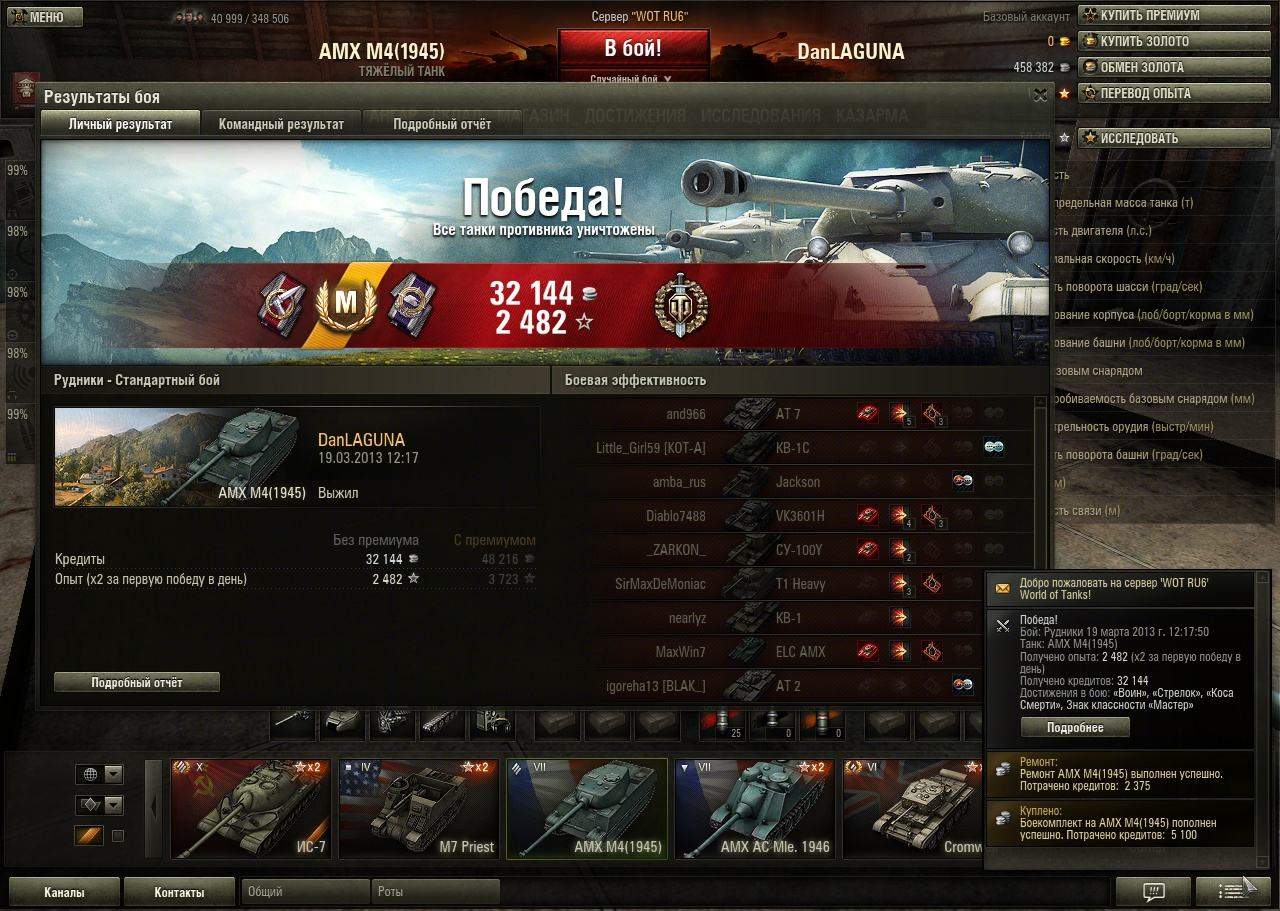Close the battle results window
This screenshot has height=911, width=1280.
pos(1040,96)
